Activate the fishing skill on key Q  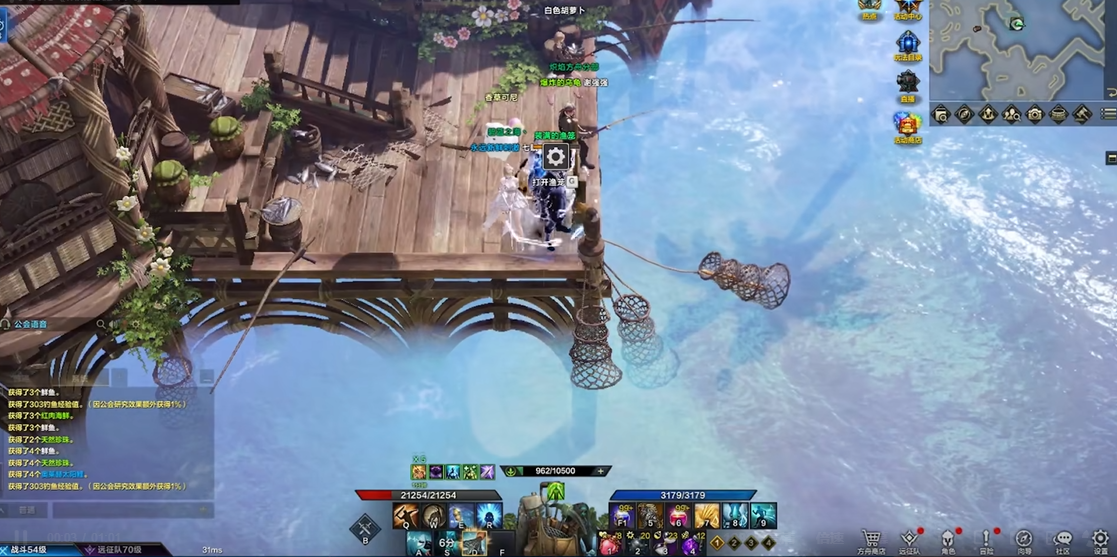[406, 516]
